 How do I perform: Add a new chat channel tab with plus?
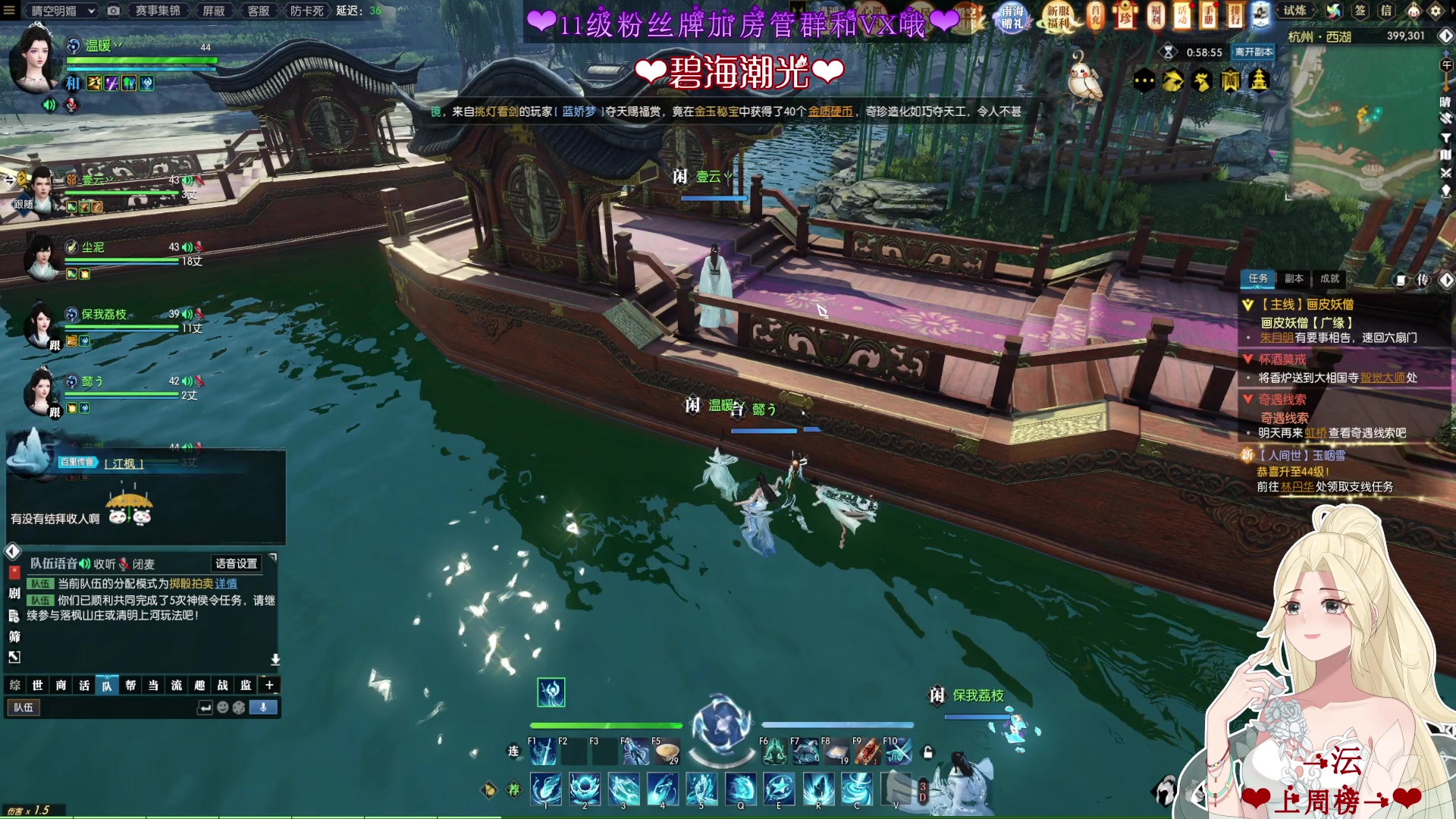click(269, 686)
